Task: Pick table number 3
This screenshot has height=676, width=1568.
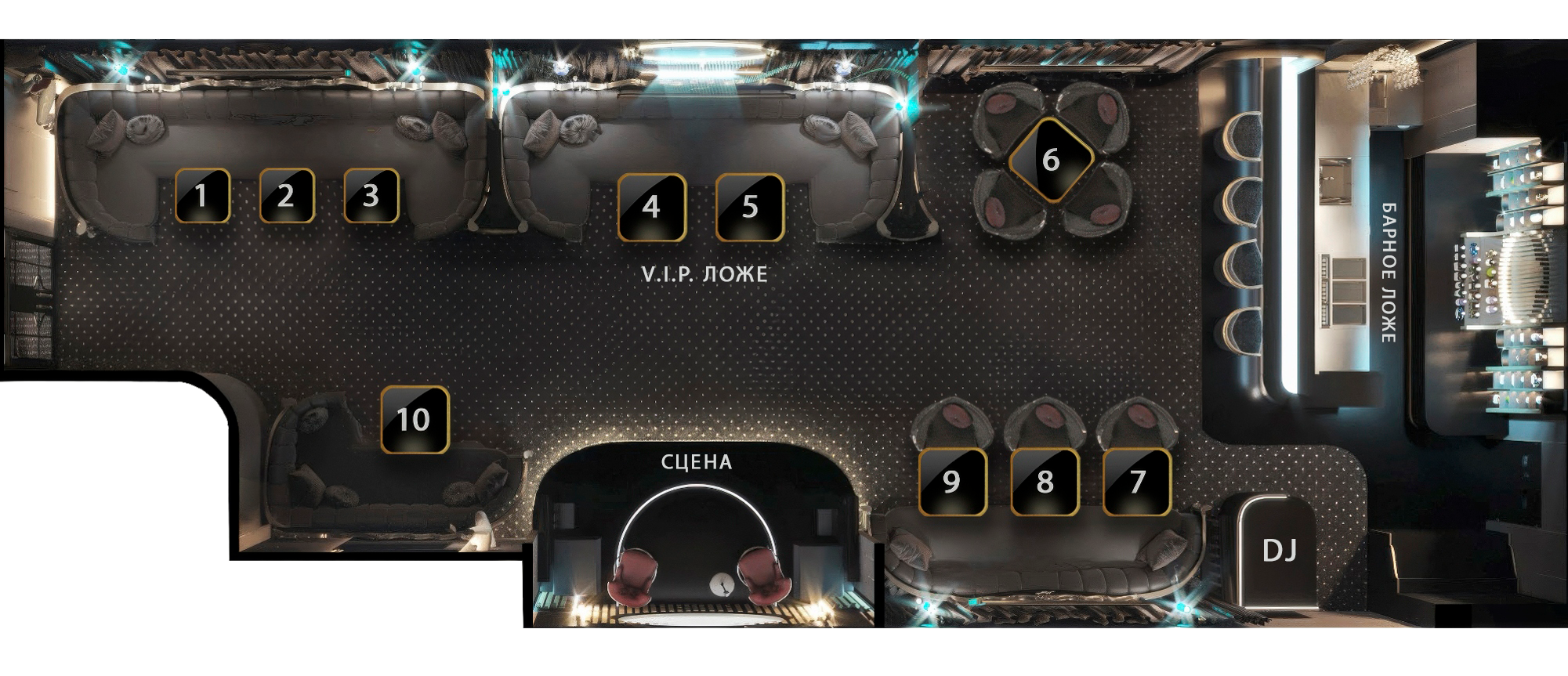Action: pyautogui.click(x=371, y=196)
